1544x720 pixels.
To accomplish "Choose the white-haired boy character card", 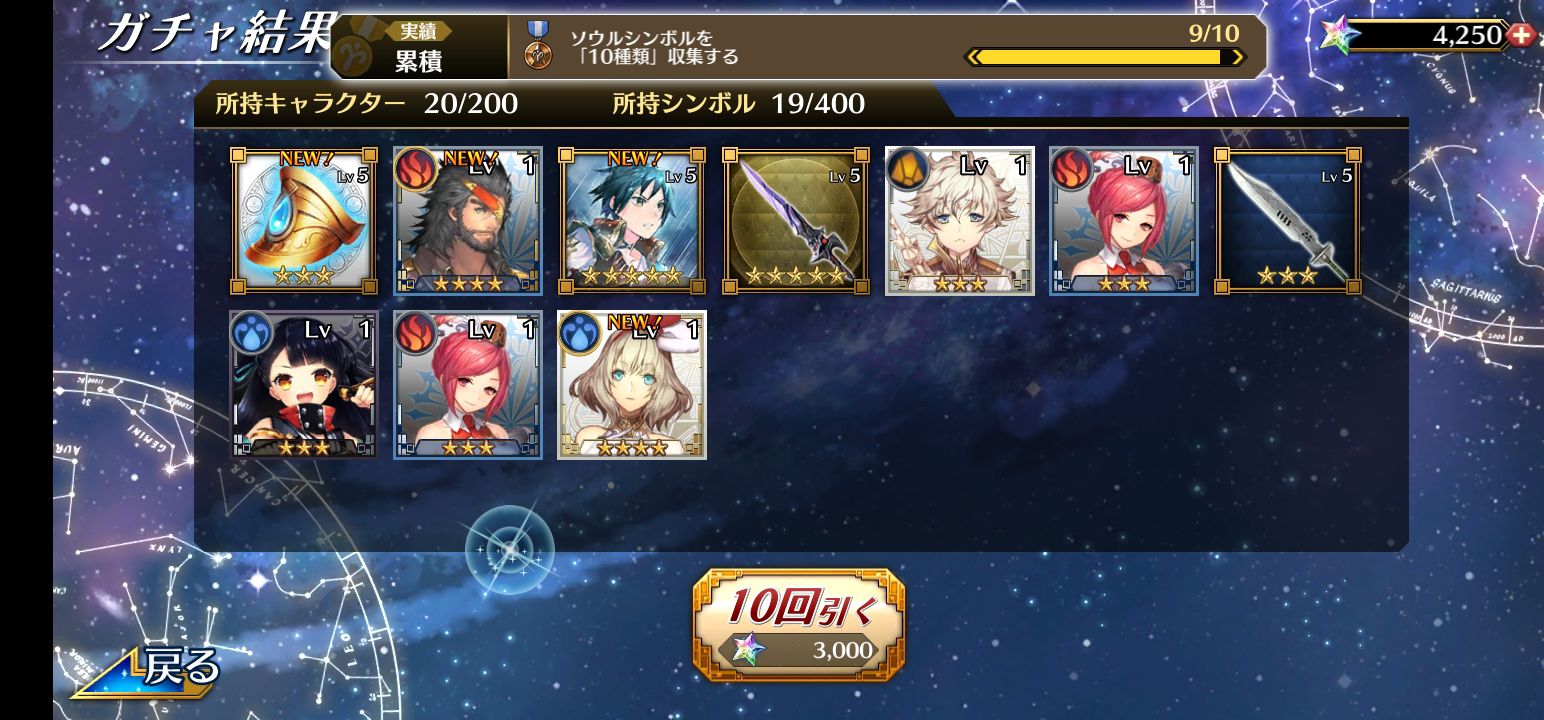I will click(960, 221).
